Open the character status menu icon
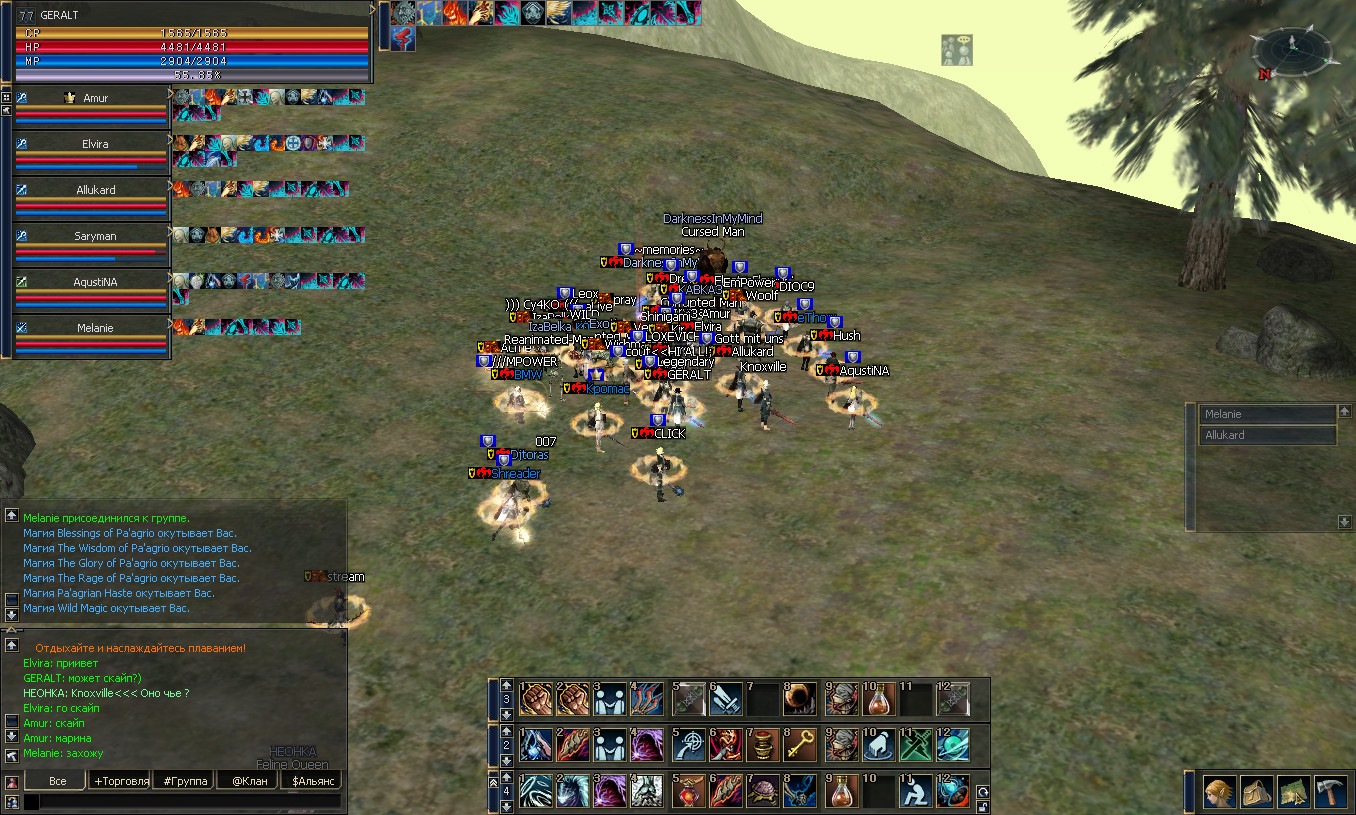The image size is (1356, 815). pos(1218,792)
